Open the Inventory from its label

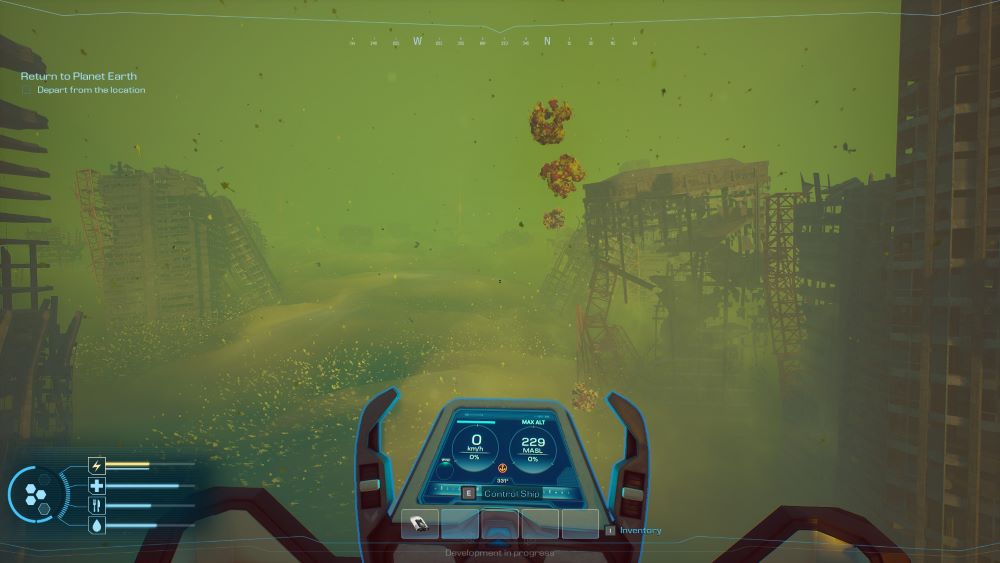pyautogui.click(x=640, y=530)
